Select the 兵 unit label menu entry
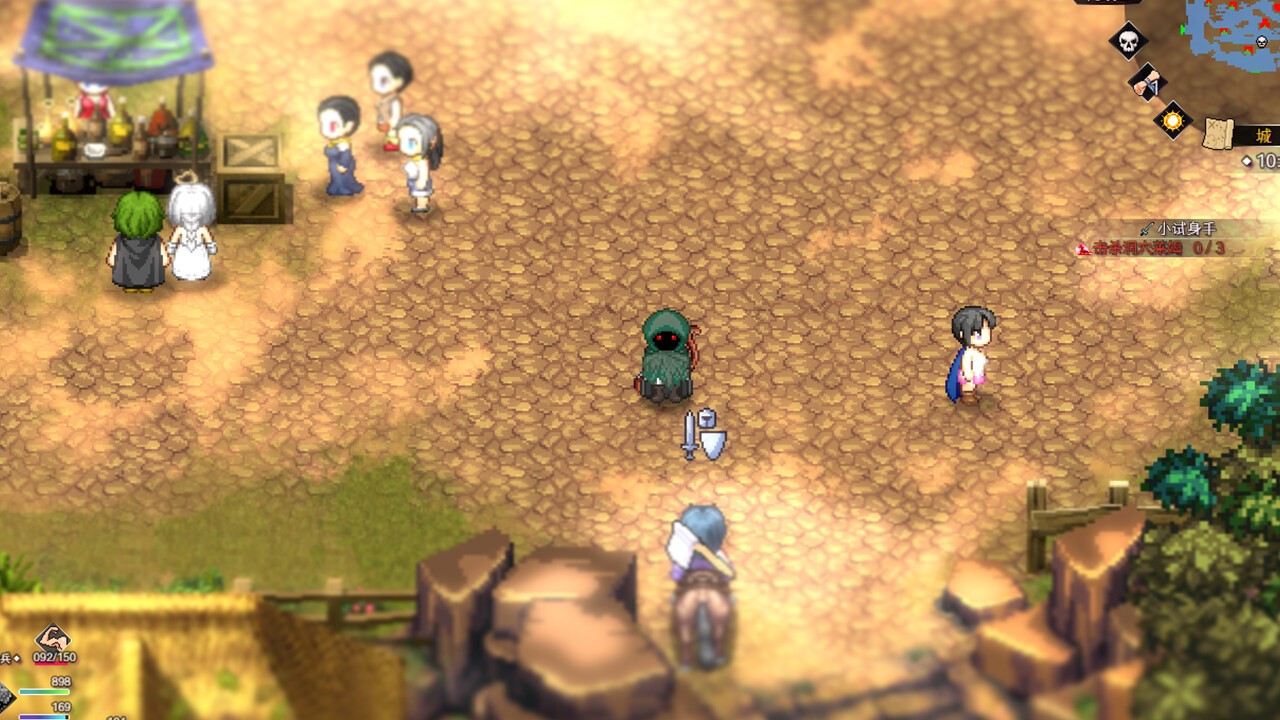 6,657
